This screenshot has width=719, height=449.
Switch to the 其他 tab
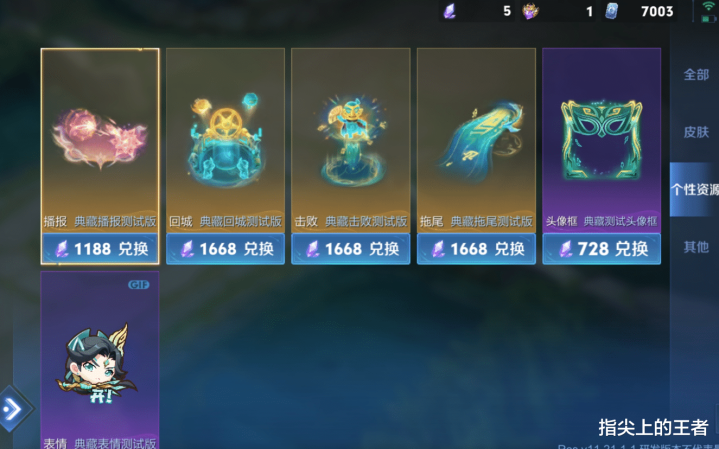point(696,246)
